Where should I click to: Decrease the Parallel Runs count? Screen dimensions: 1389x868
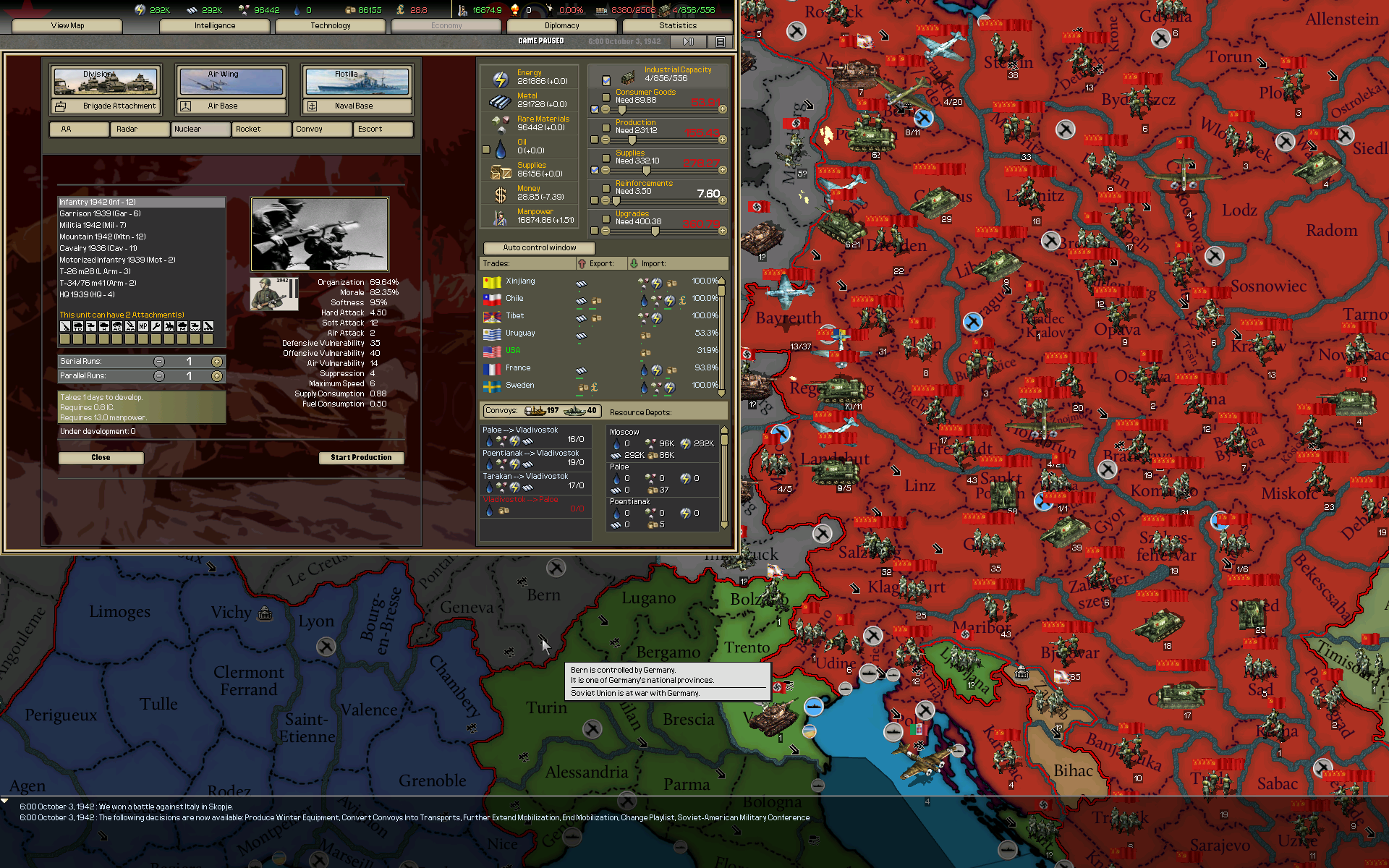click(x=159, y=376)
